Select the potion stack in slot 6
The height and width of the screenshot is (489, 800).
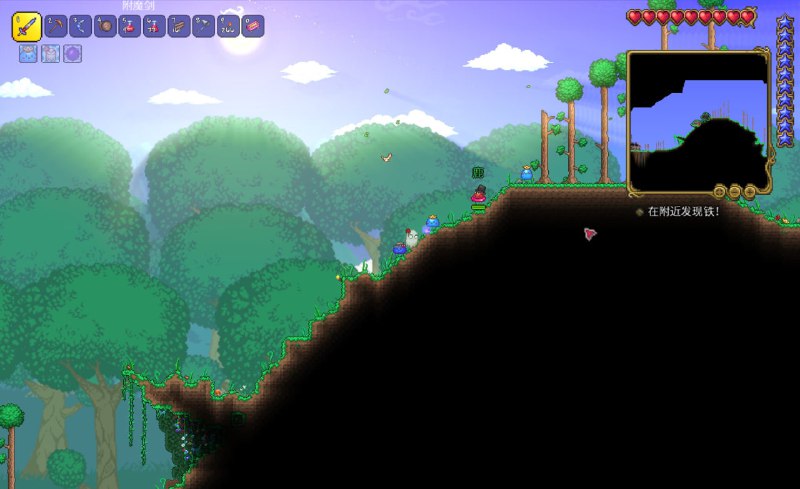[154, 26]
